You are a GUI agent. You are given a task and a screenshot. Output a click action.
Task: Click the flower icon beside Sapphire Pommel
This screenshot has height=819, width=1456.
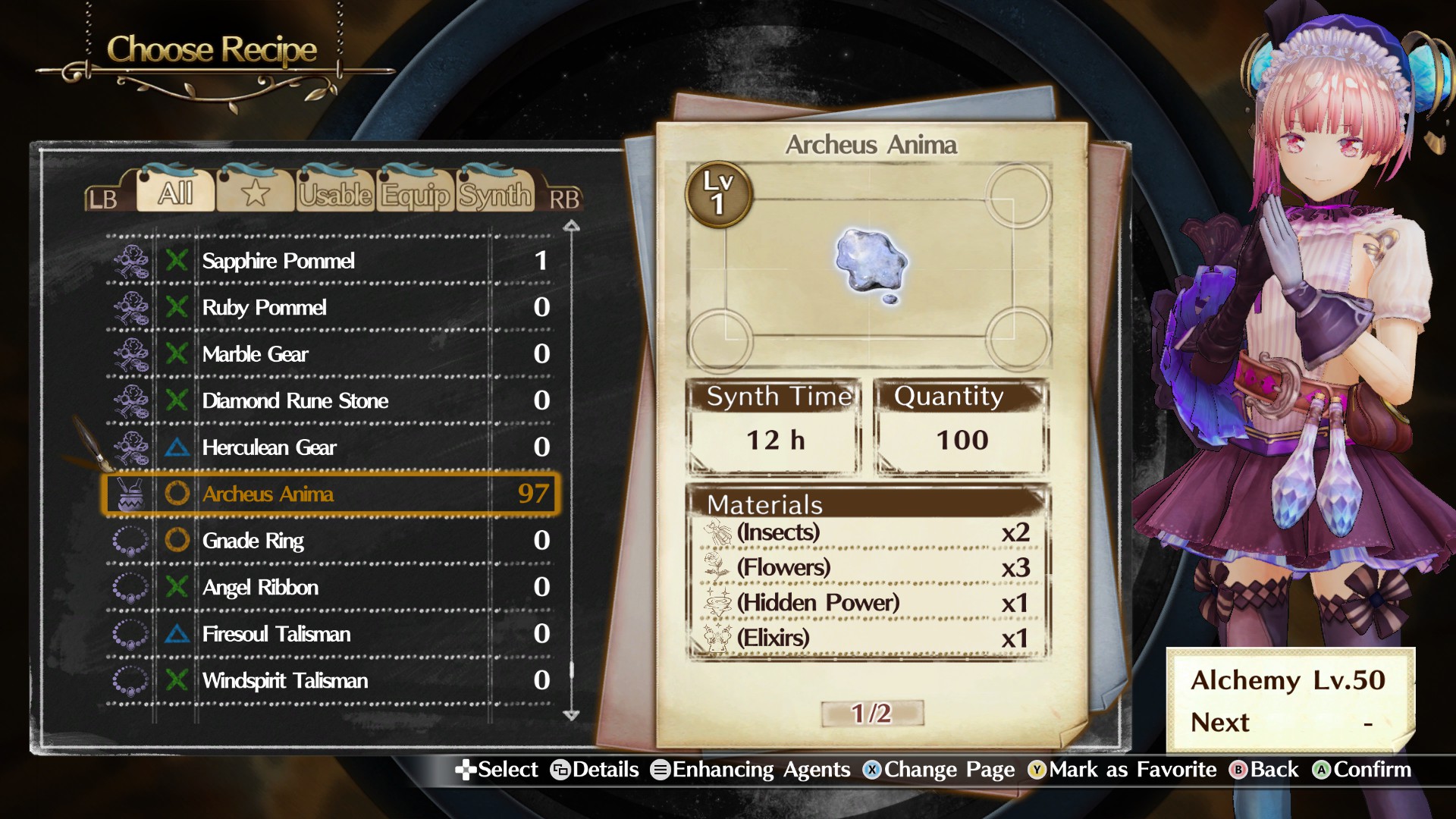pyautogui.click(x=133, y=261)
